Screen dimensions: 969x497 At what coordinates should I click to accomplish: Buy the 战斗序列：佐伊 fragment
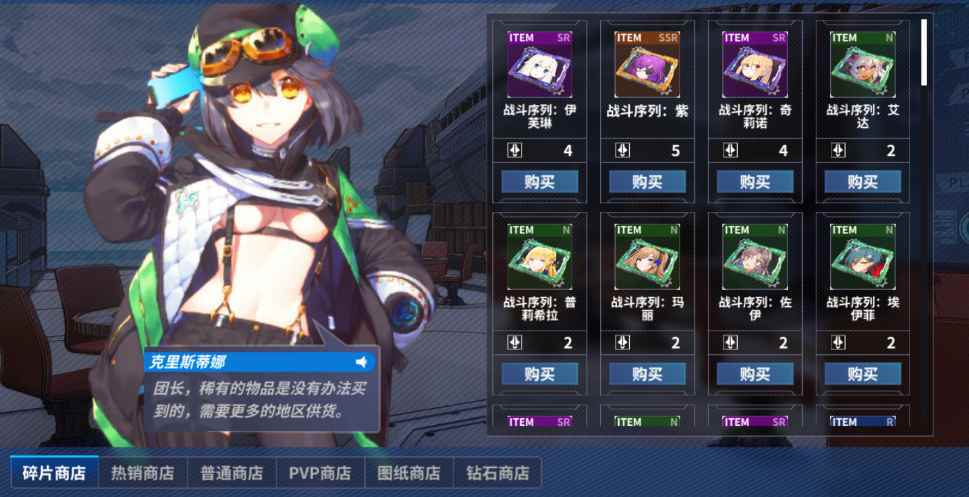(x=755, y=374)
